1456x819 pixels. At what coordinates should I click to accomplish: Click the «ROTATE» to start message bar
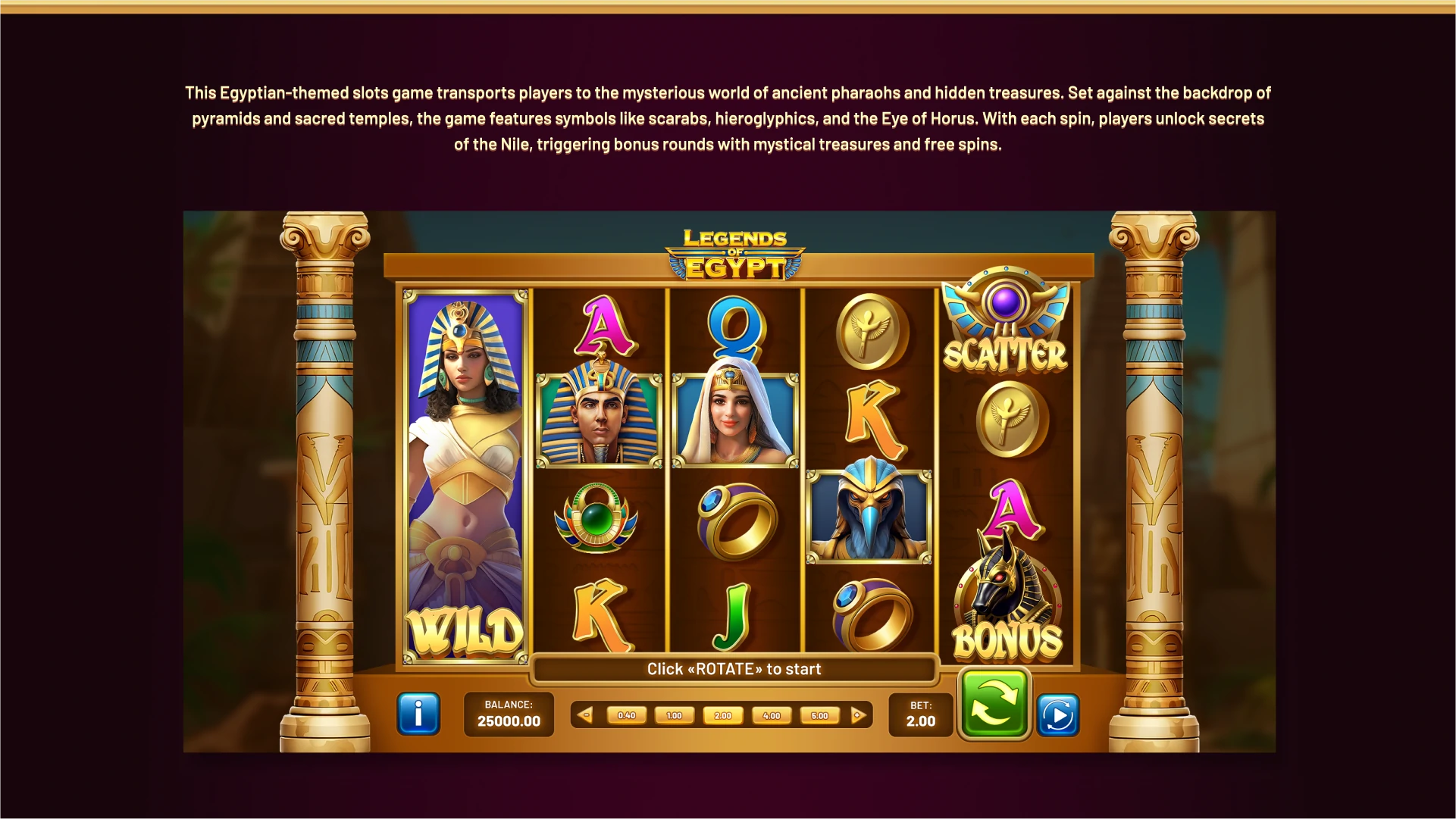[x=734, y=669]
